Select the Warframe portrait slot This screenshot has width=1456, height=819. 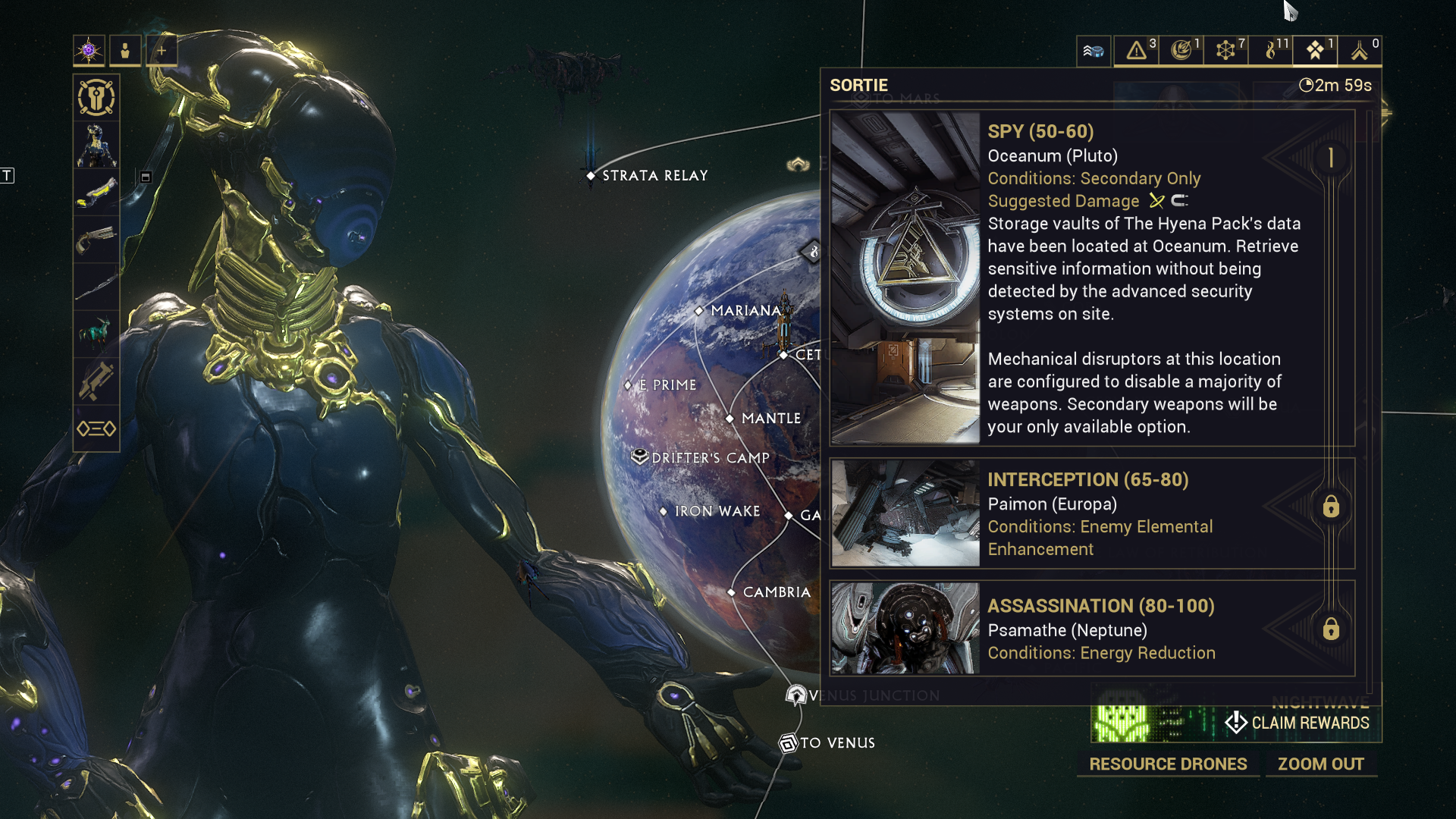[96, 145]
